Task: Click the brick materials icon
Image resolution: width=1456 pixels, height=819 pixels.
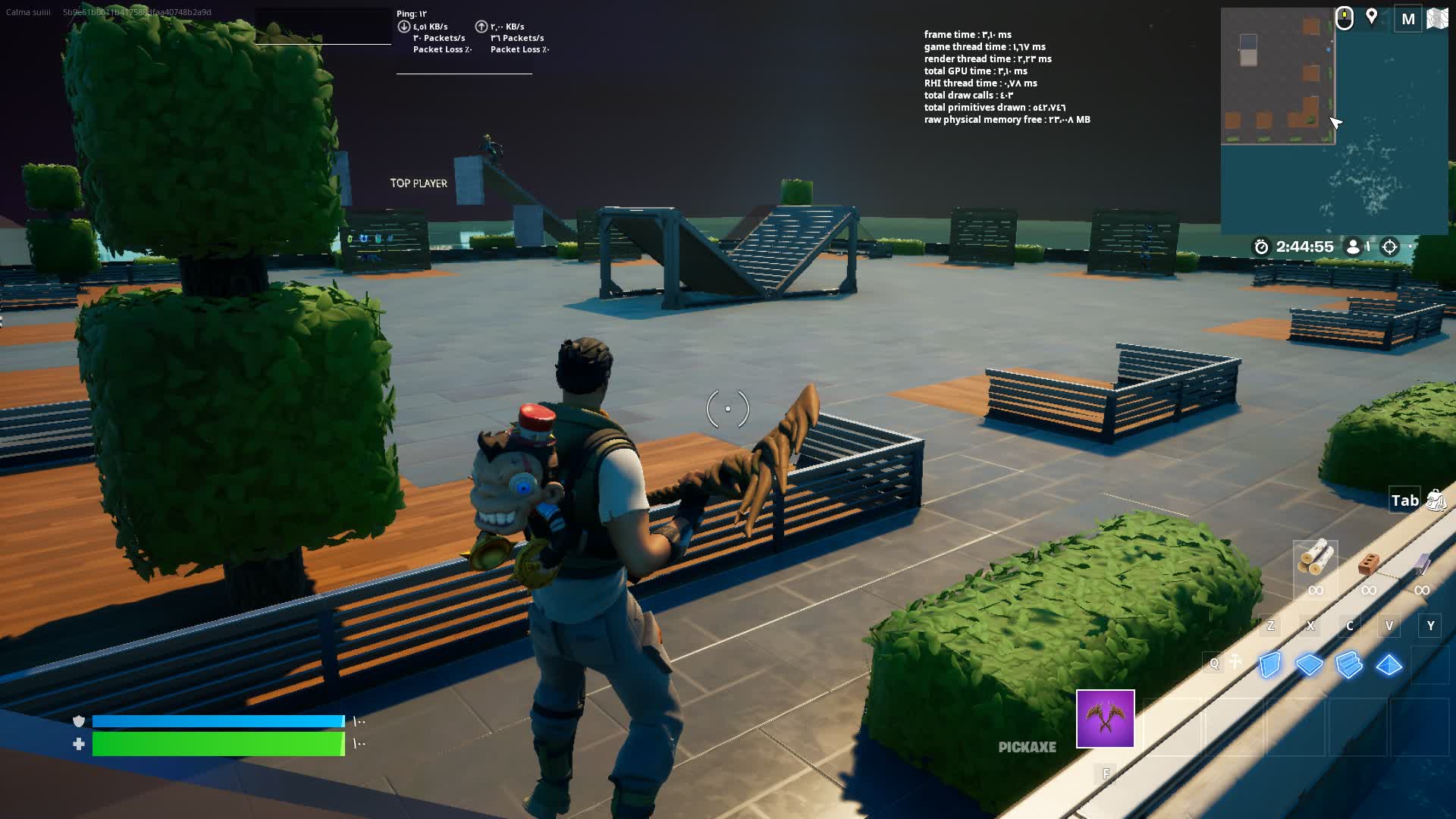Action: [1368, 564]
